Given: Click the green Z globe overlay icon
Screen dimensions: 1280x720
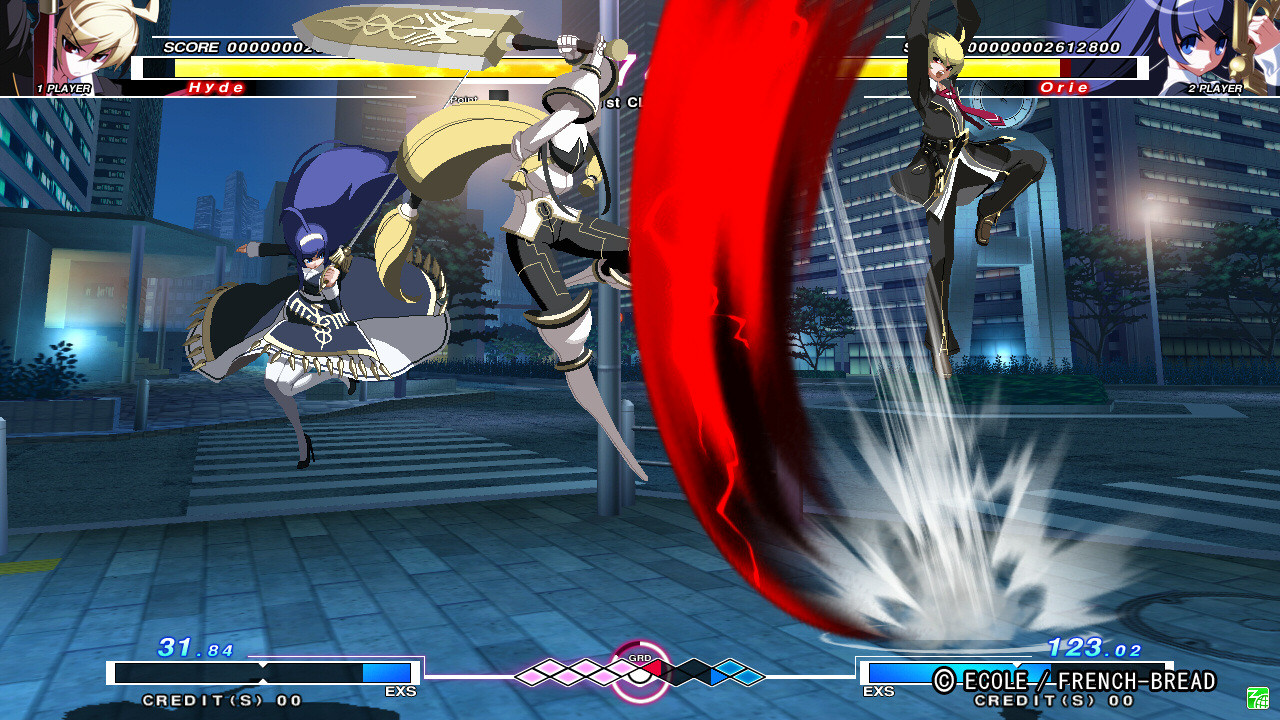Looking at the screenshot, I should [1257, 697].
